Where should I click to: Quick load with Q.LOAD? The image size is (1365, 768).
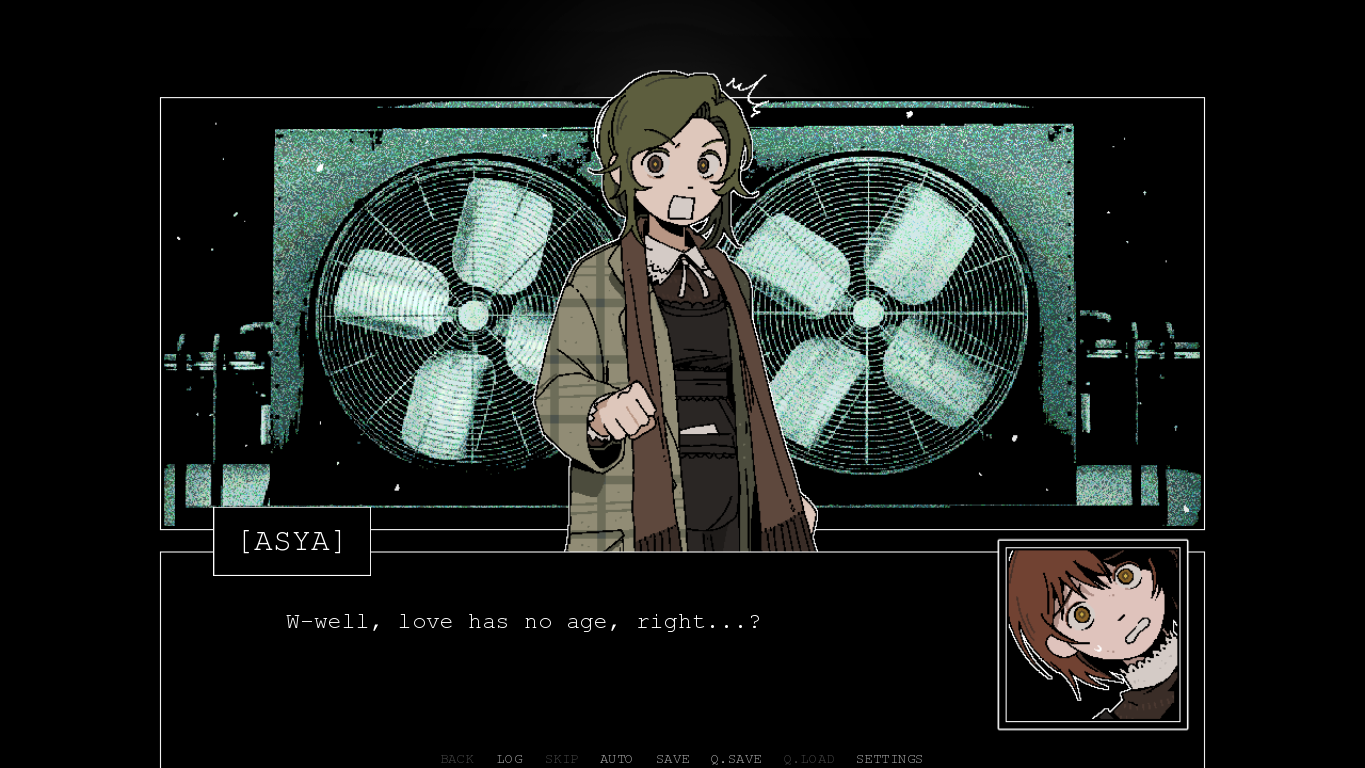pyautogui.click(x=809, y=759)
